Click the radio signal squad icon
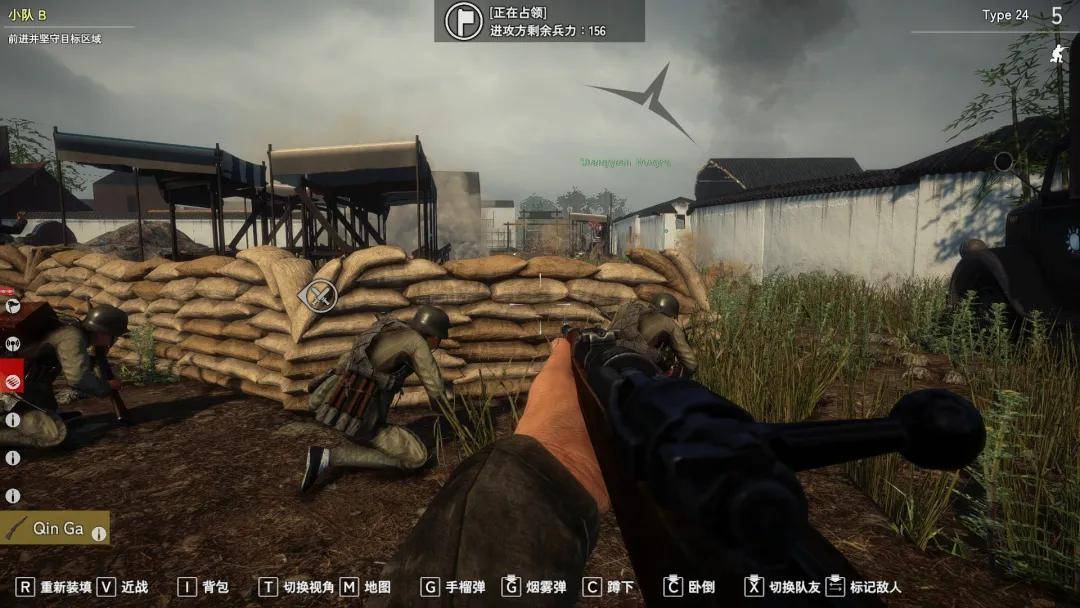The height and width of the screenshot is (608, 1080). pyautogui.click(x=13, y=343)
